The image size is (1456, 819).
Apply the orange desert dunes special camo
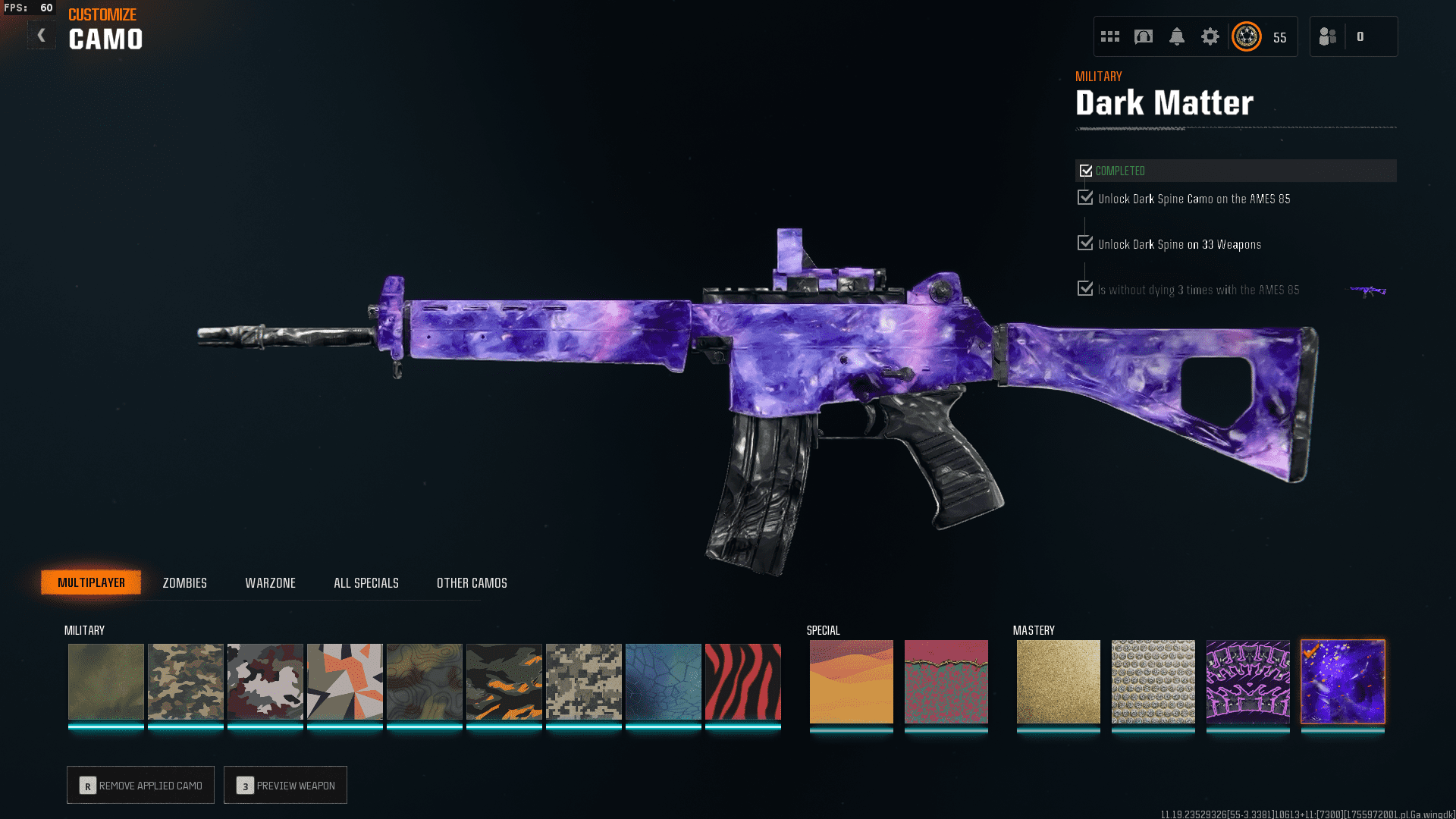[x=851, y=682]
